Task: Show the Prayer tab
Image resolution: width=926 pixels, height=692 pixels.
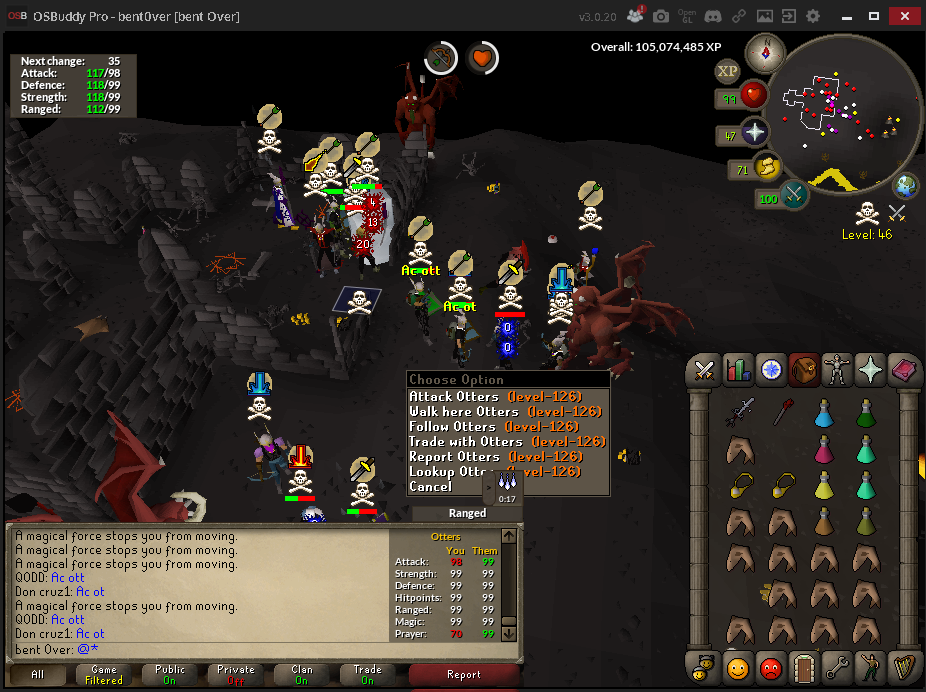Action: (870, 370)
